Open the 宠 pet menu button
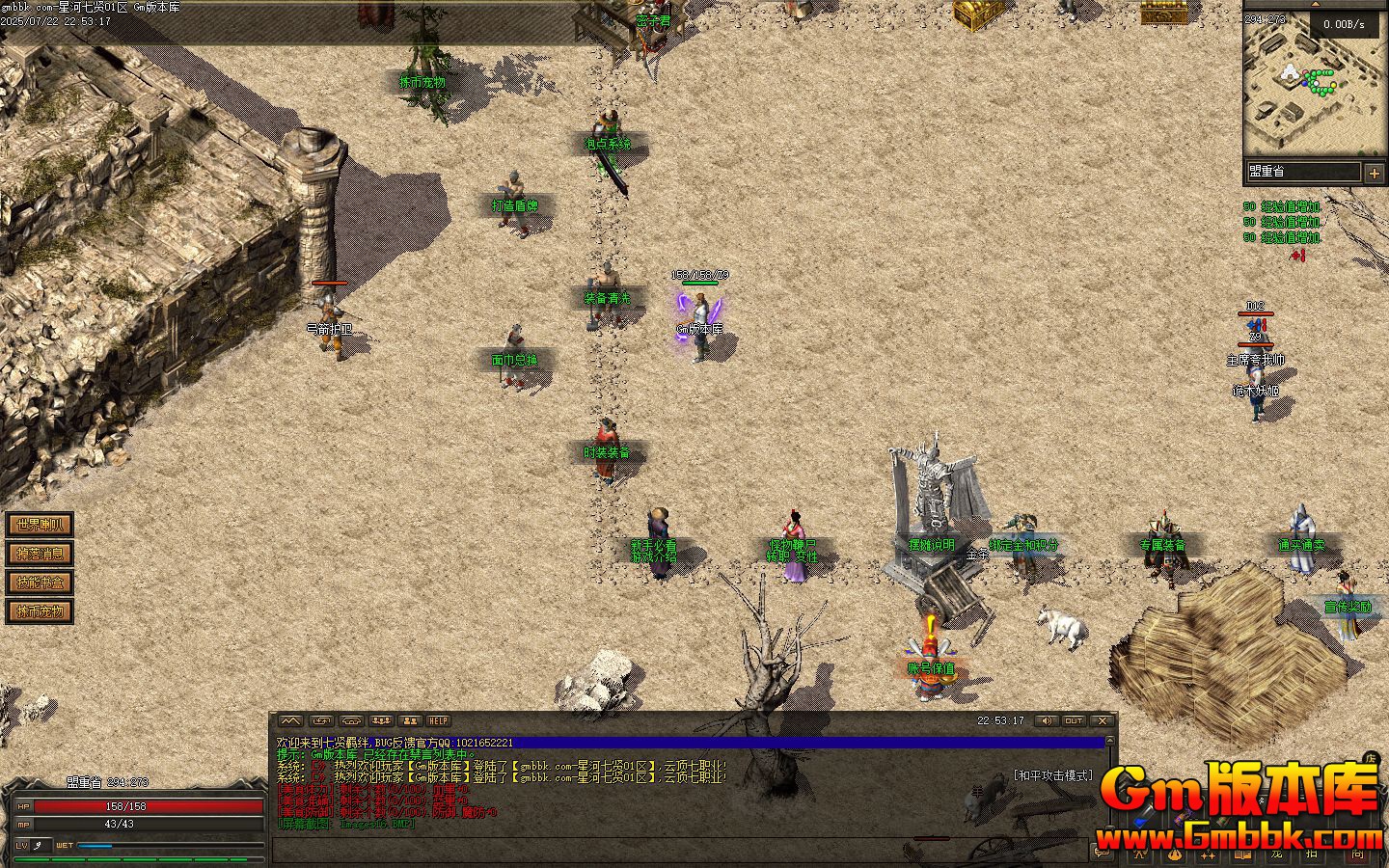The image size is (1389, 868). [x=1277, y=853]
